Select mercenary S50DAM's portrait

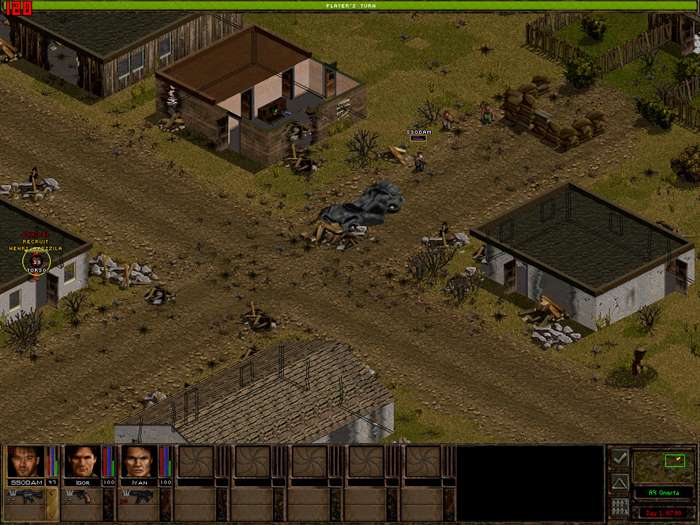pyautogui.click(x=24, y=462)
